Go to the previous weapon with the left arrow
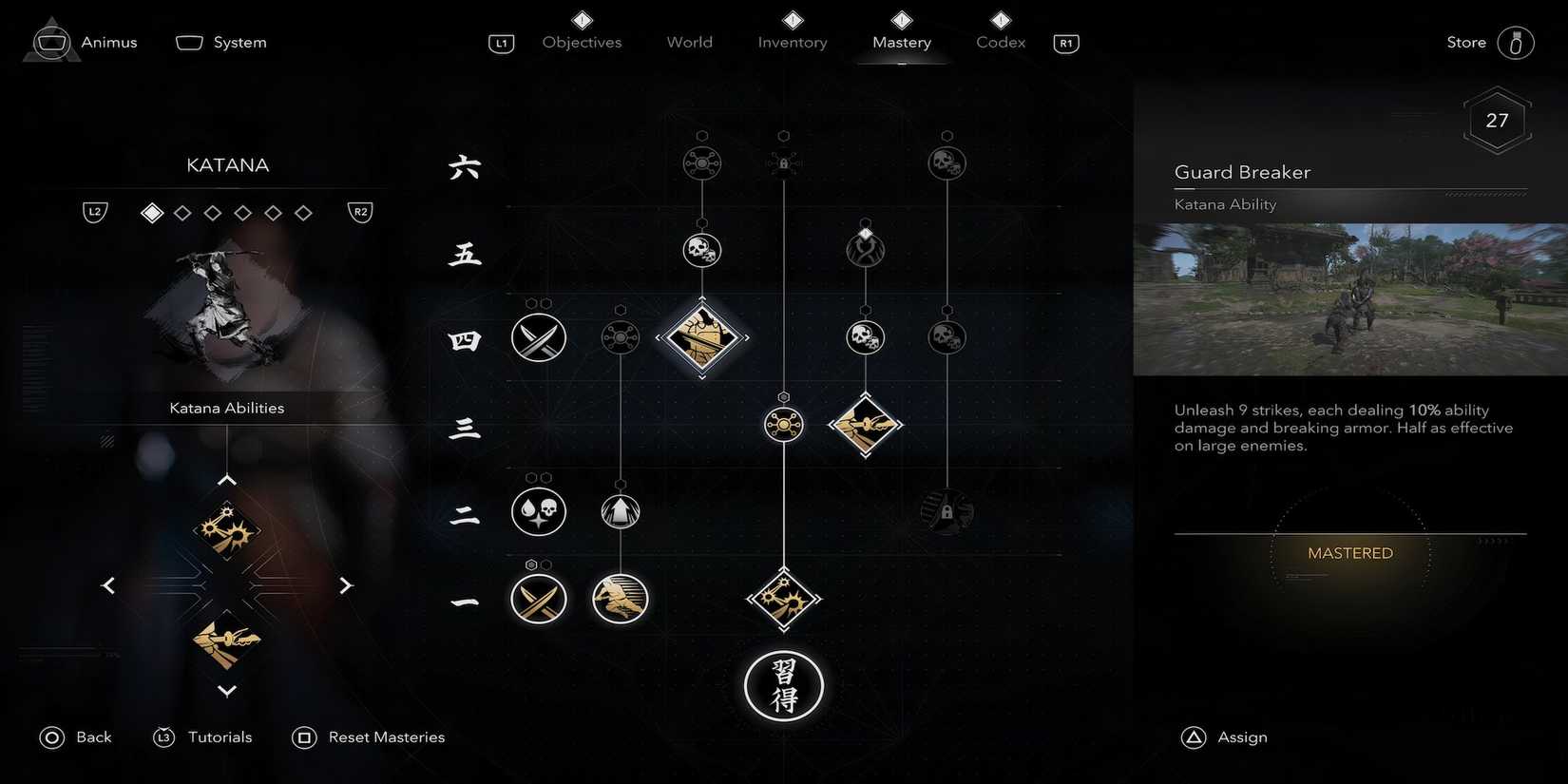1568x784 pixels. [x=108, y=584]
